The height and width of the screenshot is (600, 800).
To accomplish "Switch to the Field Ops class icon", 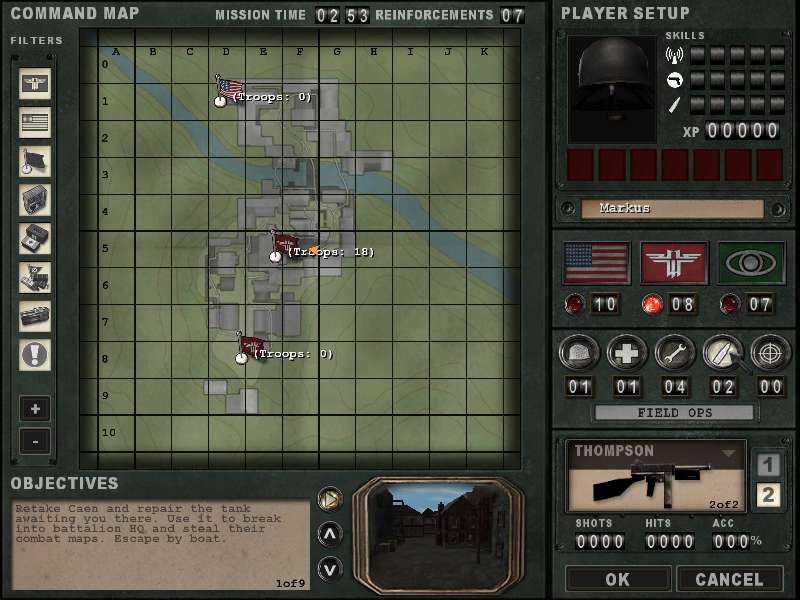I will click(722, 353).
